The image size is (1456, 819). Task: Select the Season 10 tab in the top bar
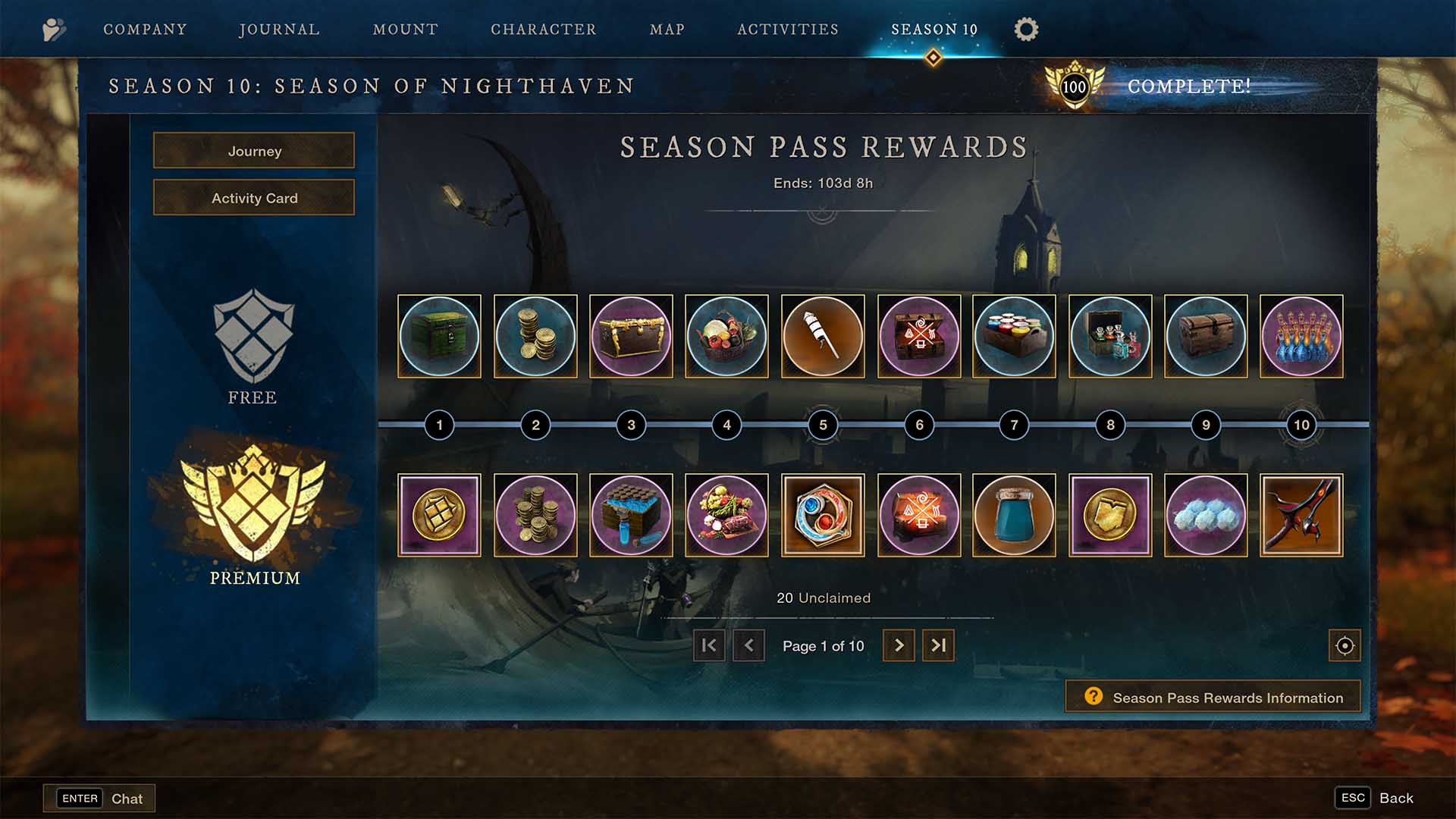pyautogui.click(x=934, y=29)
